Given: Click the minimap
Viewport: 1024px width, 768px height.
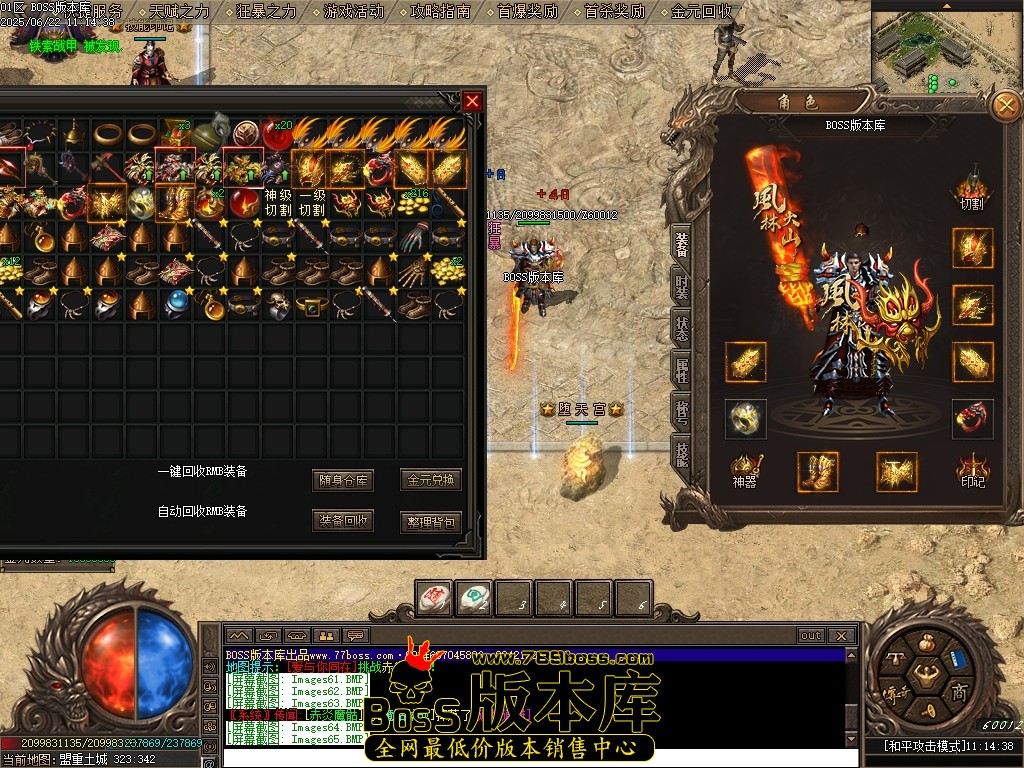Looking at the screenshot, I should 946,46.
